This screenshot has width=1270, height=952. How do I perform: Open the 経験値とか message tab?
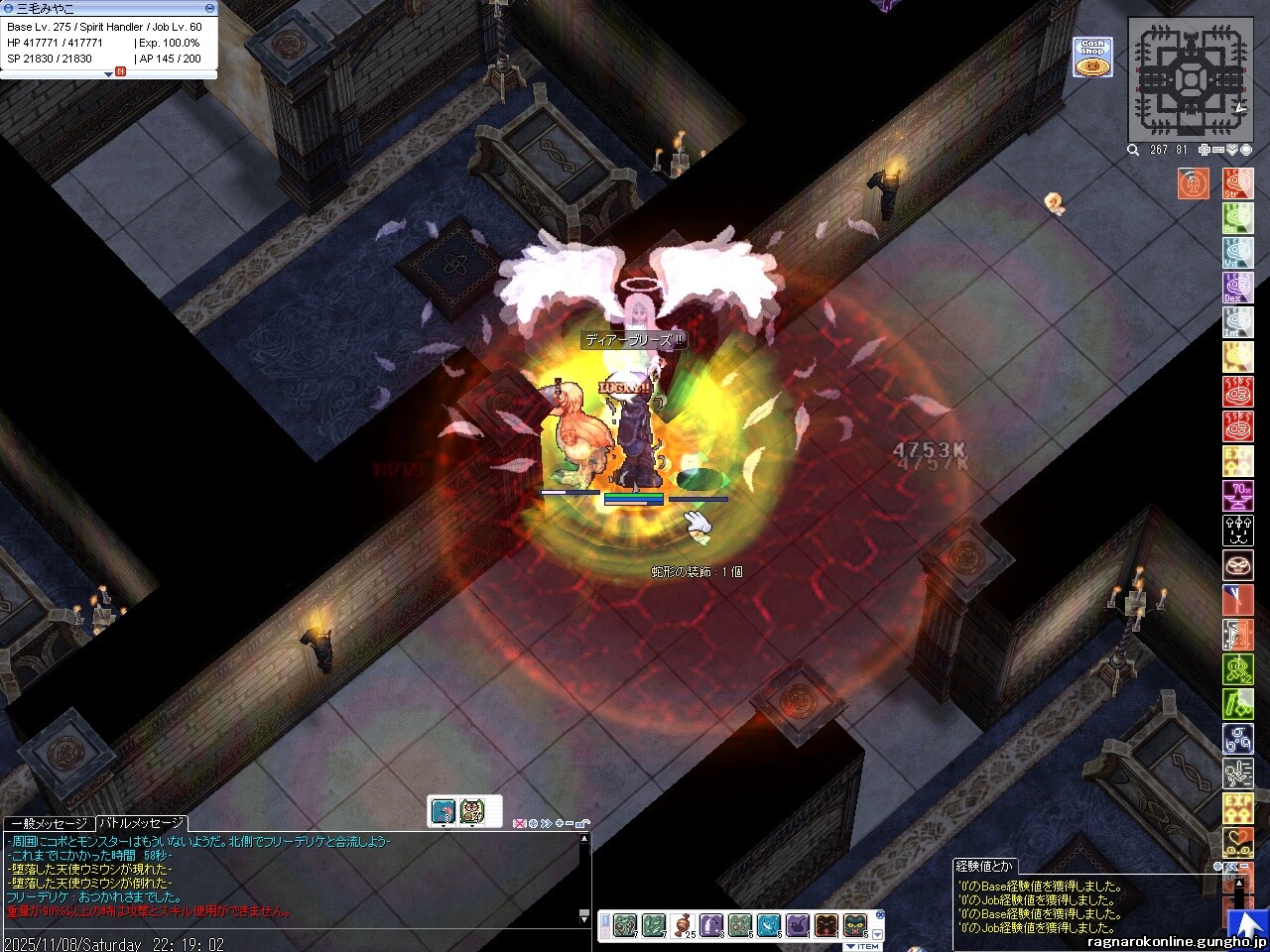tap(985, 866)
